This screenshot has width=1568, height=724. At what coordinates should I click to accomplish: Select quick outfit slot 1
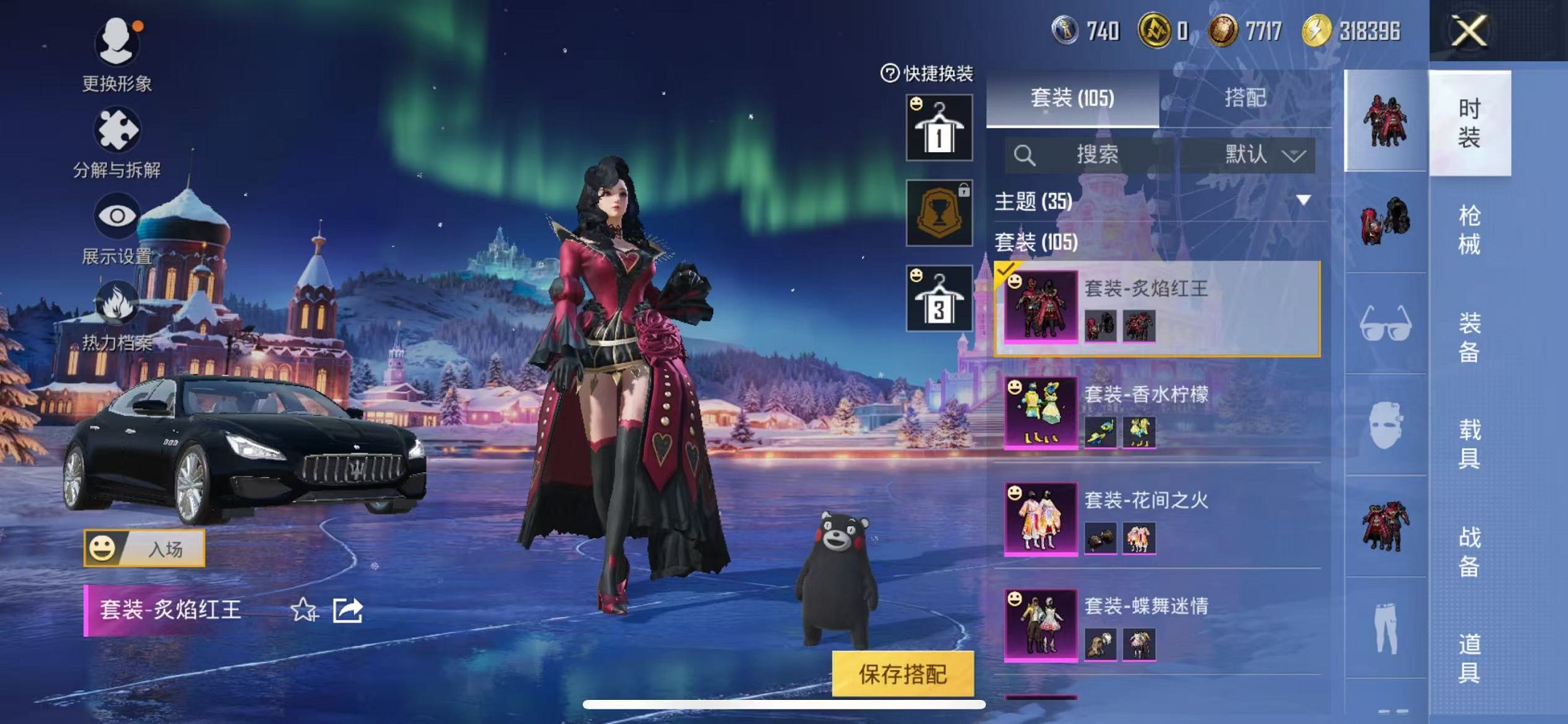[938, 128]
